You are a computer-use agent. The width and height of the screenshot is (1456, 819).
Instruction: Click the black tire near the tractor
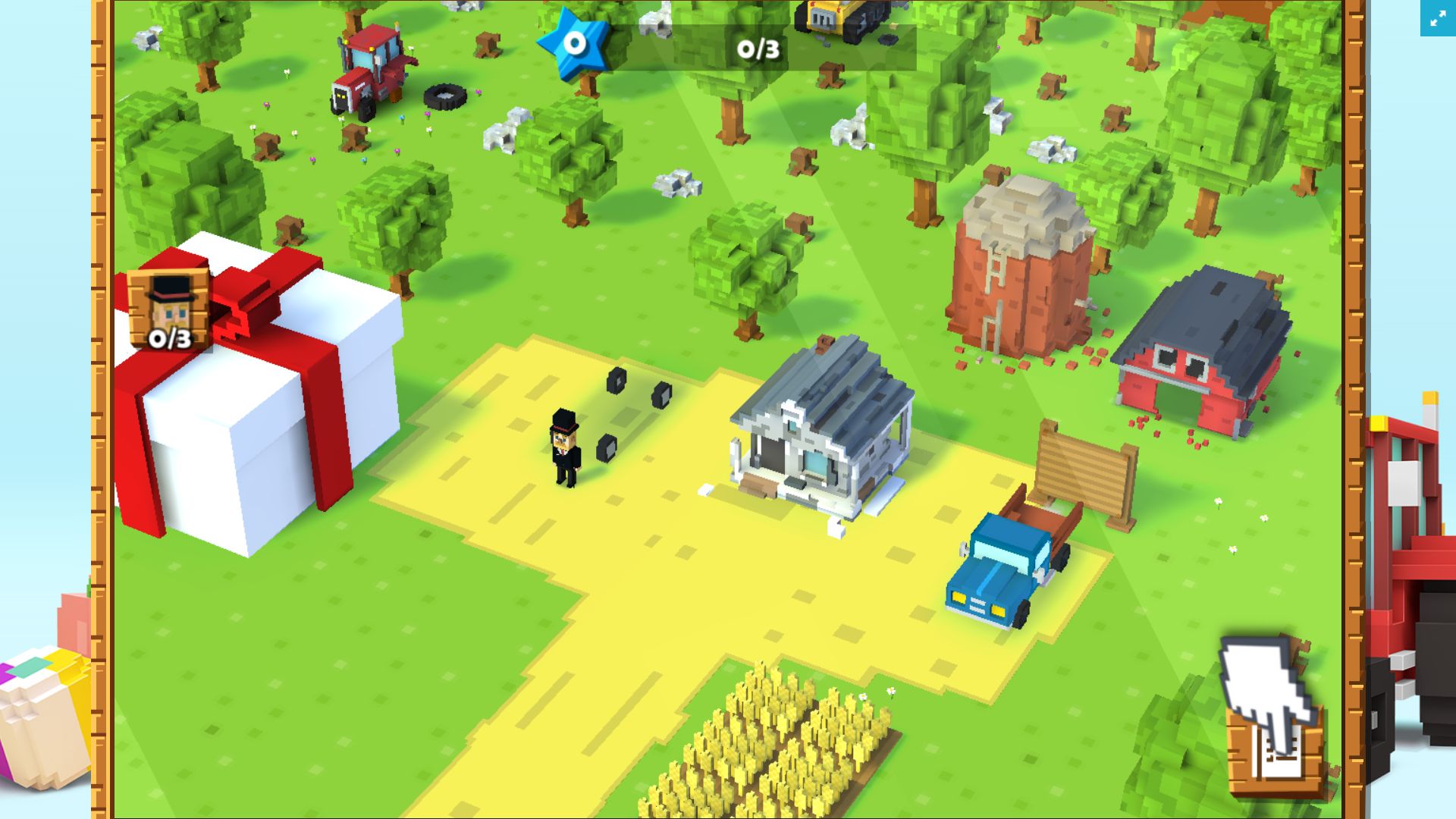pos(446,96)
